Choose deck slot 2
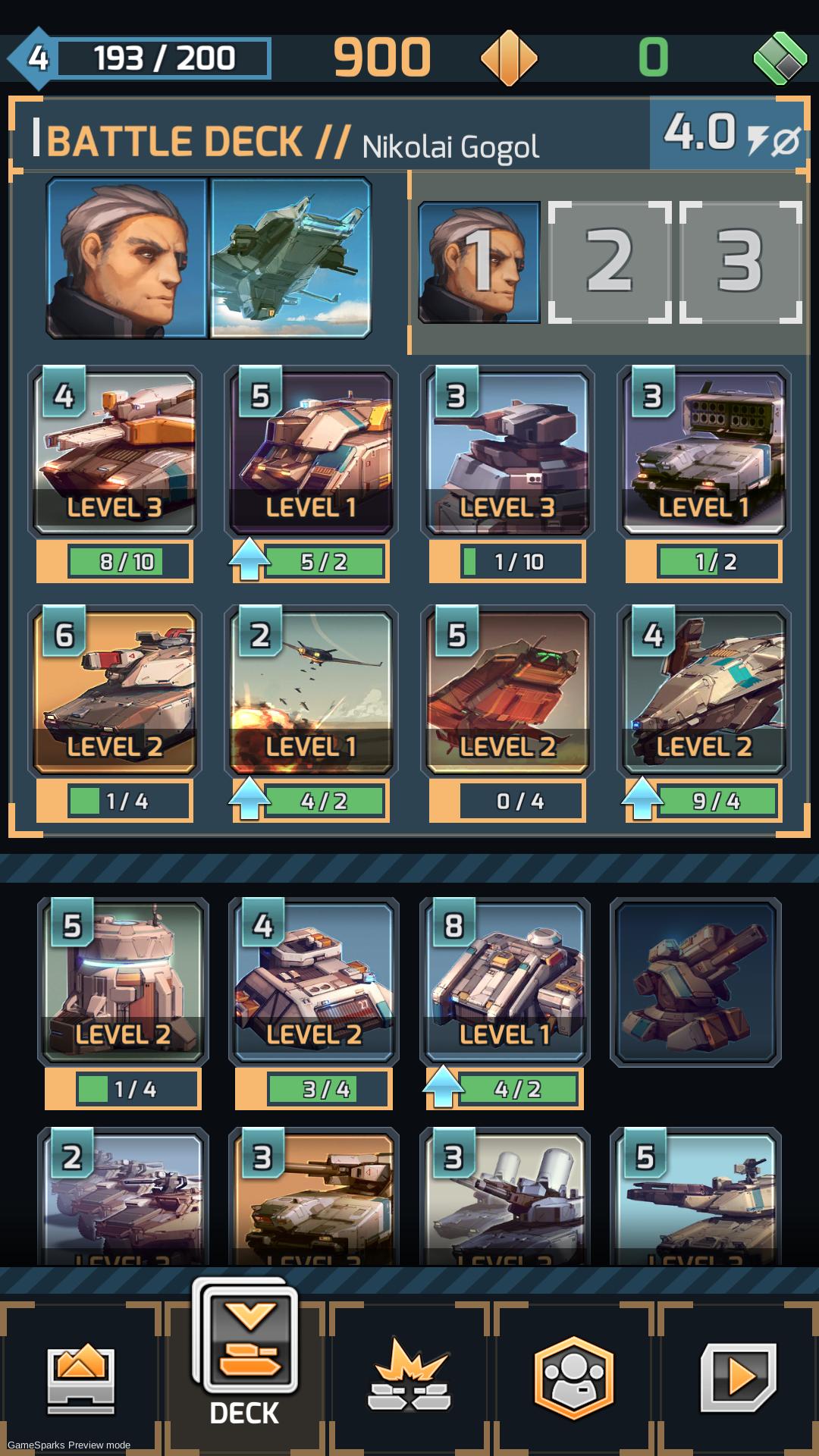 click(610, 262)
